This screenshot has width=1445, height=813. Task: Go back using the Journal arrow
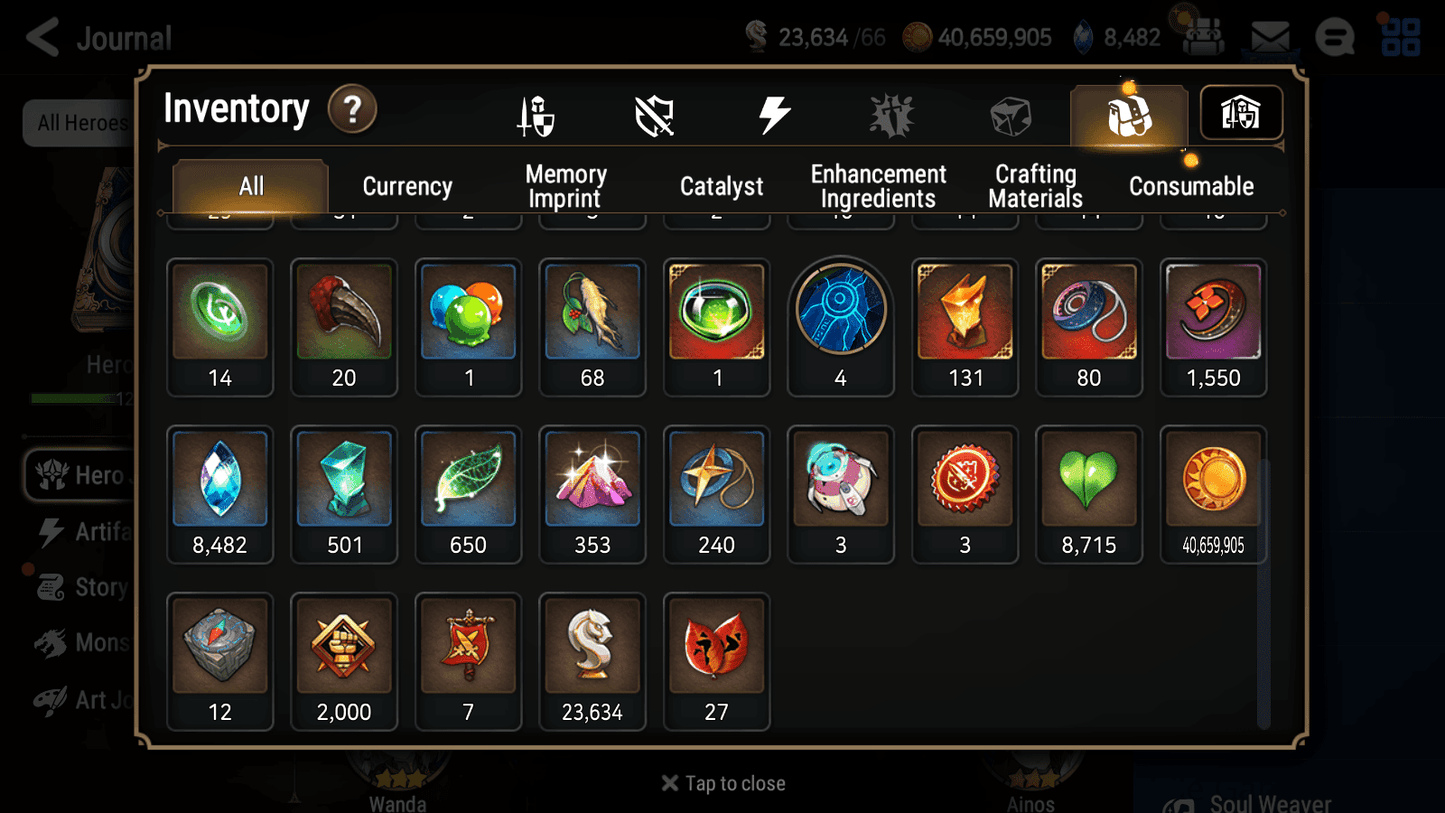40,37
